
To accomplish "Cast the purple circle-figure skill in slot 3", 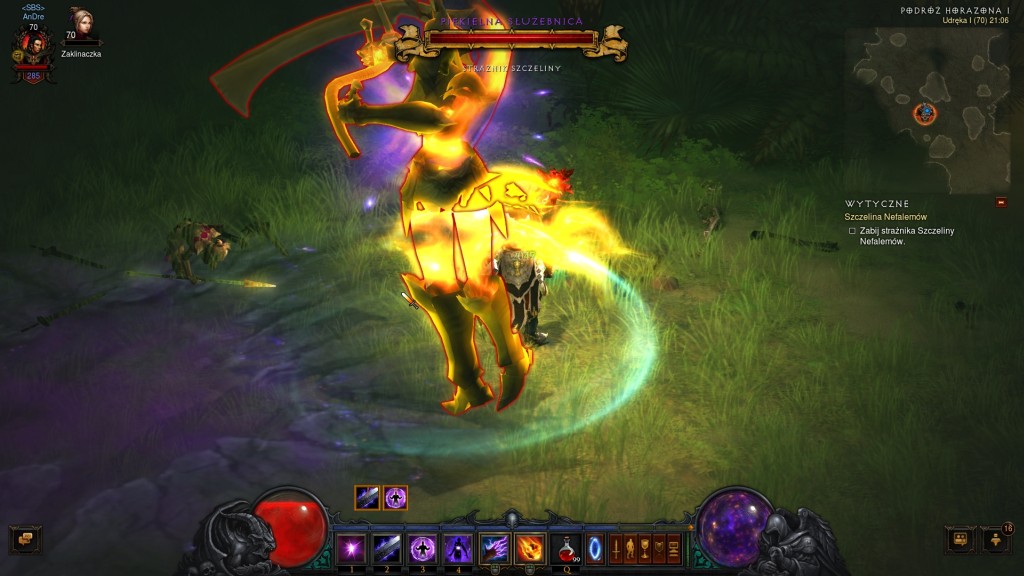I will pyautogui.click(x=421, y=548).
